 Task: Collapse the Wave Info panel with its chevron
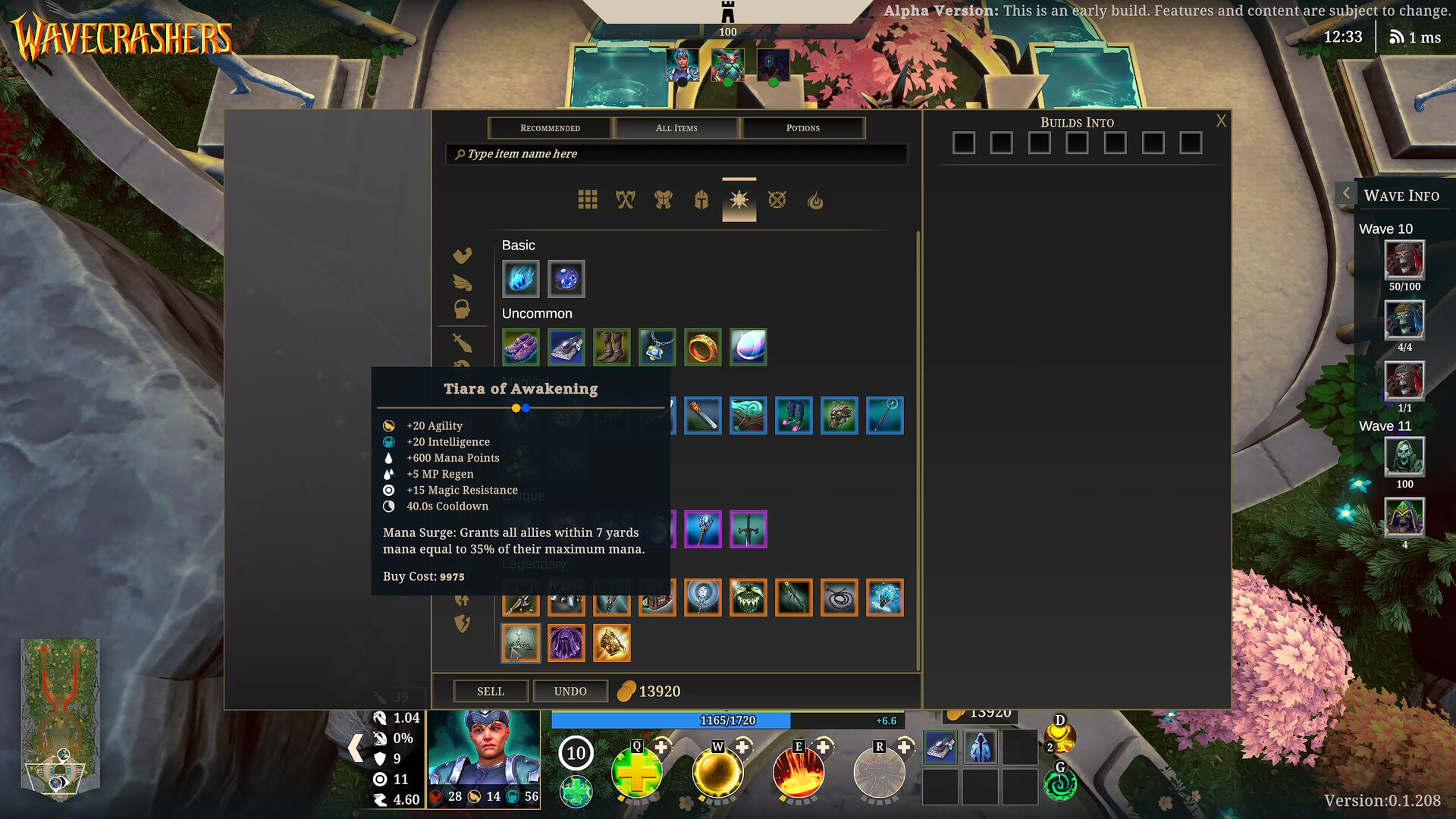1346,193
